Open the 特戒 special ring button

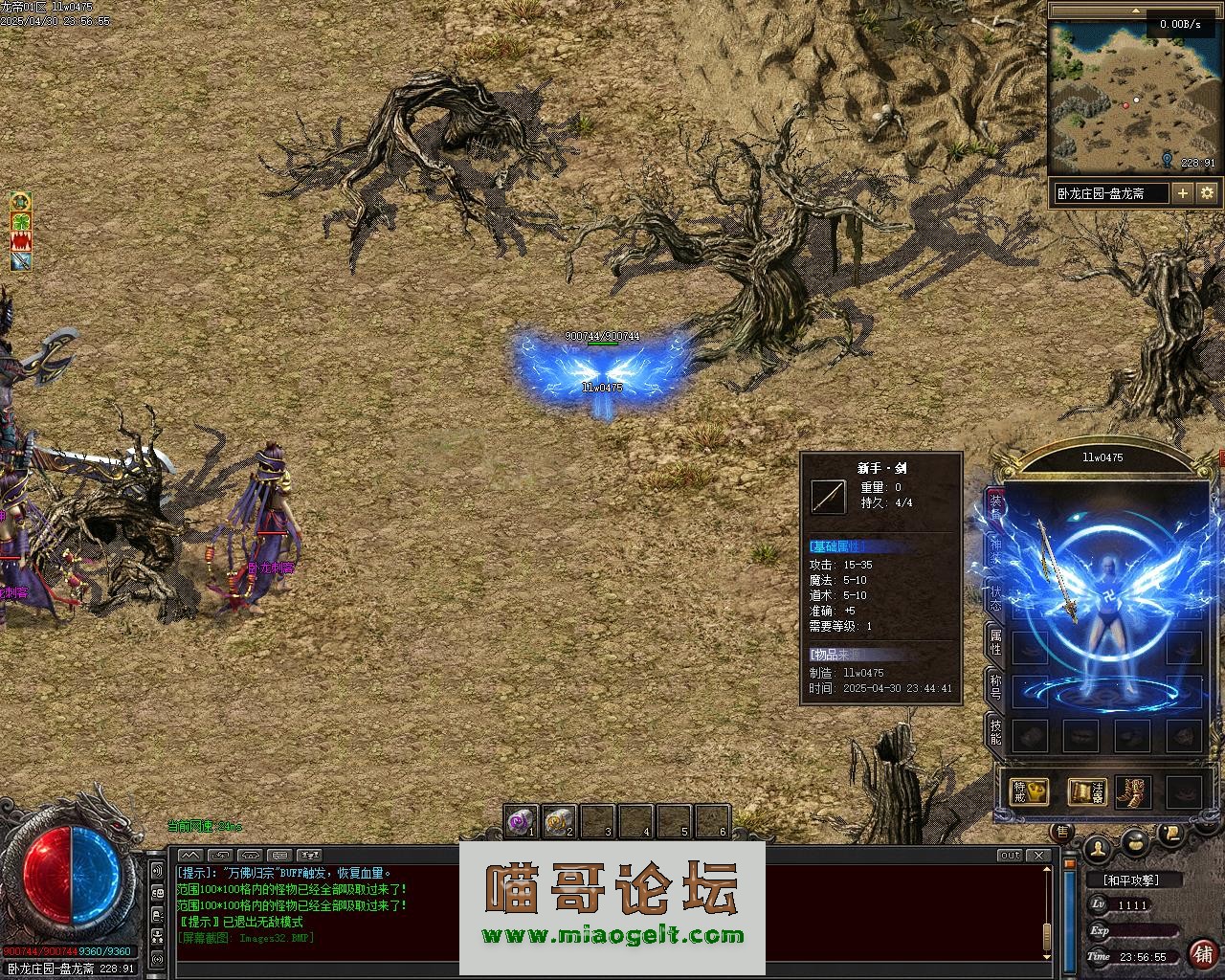tap(1028, 791)
